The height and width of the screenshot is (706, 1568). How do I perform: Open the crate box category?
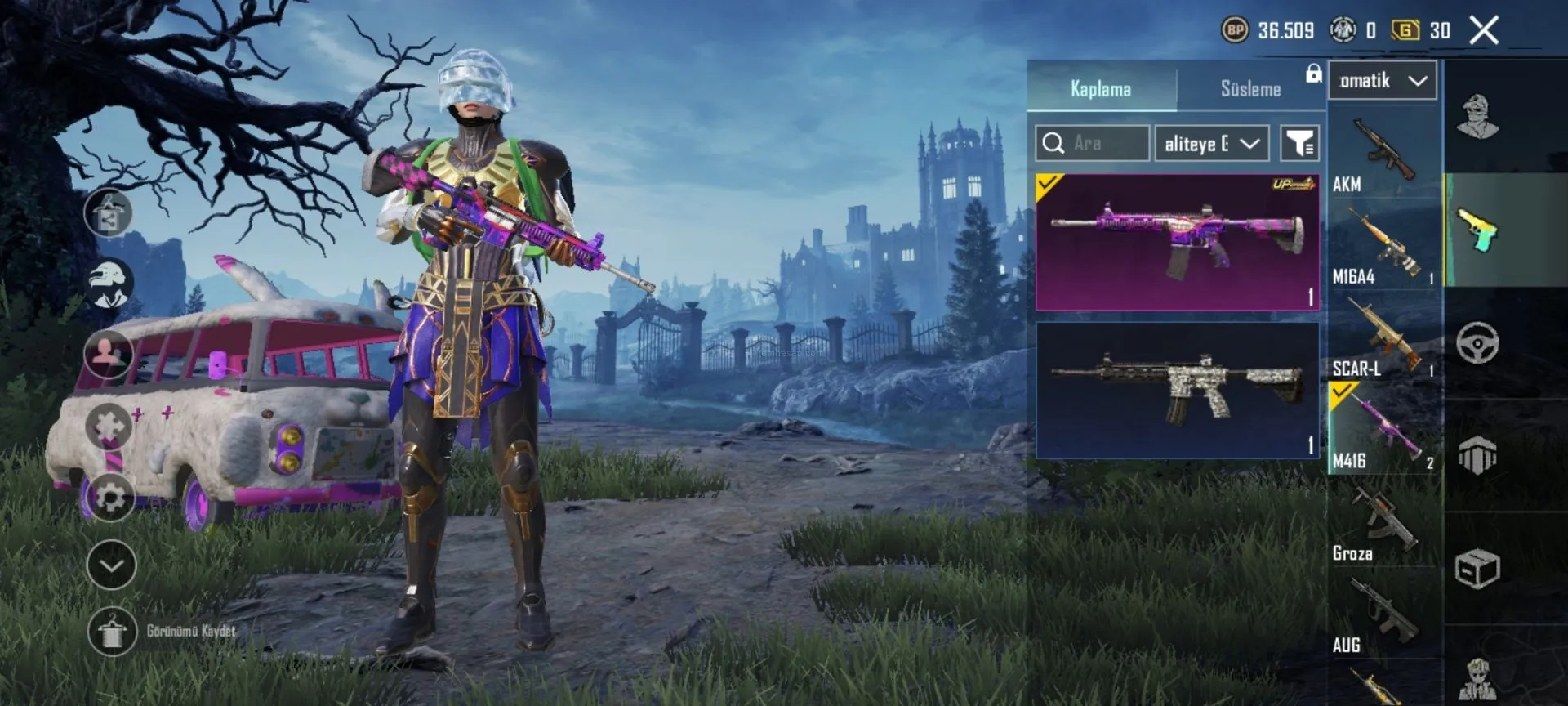[1477, 568]
